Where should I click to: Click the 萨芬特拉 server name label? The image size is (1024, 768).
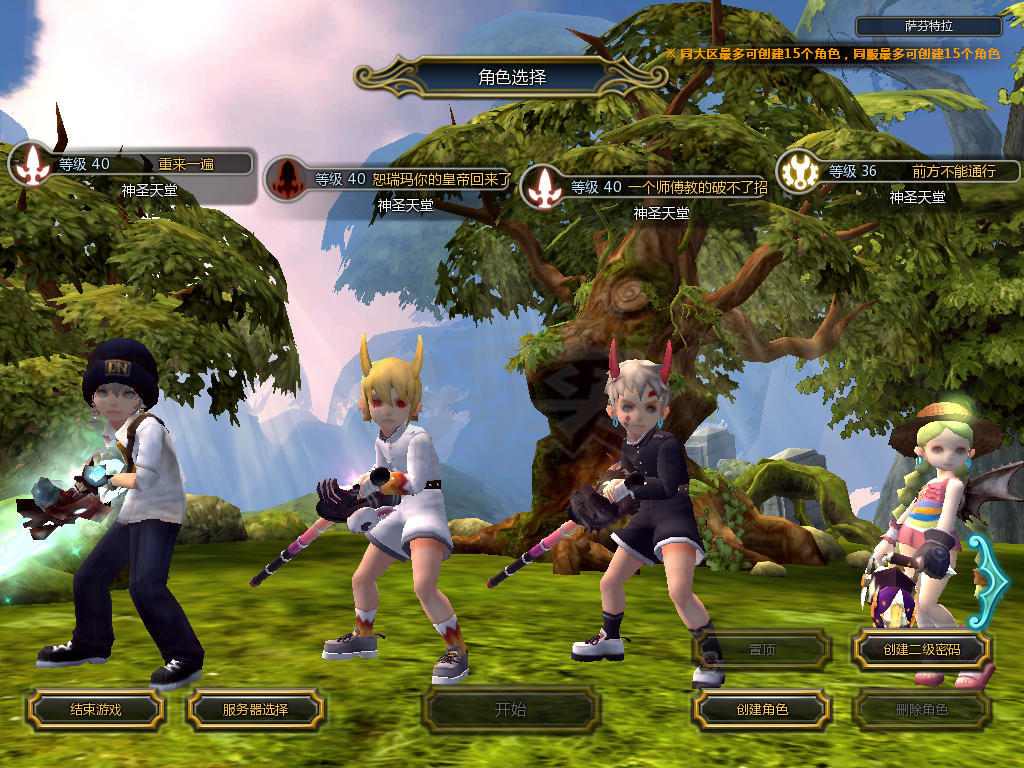coord(929,27)
